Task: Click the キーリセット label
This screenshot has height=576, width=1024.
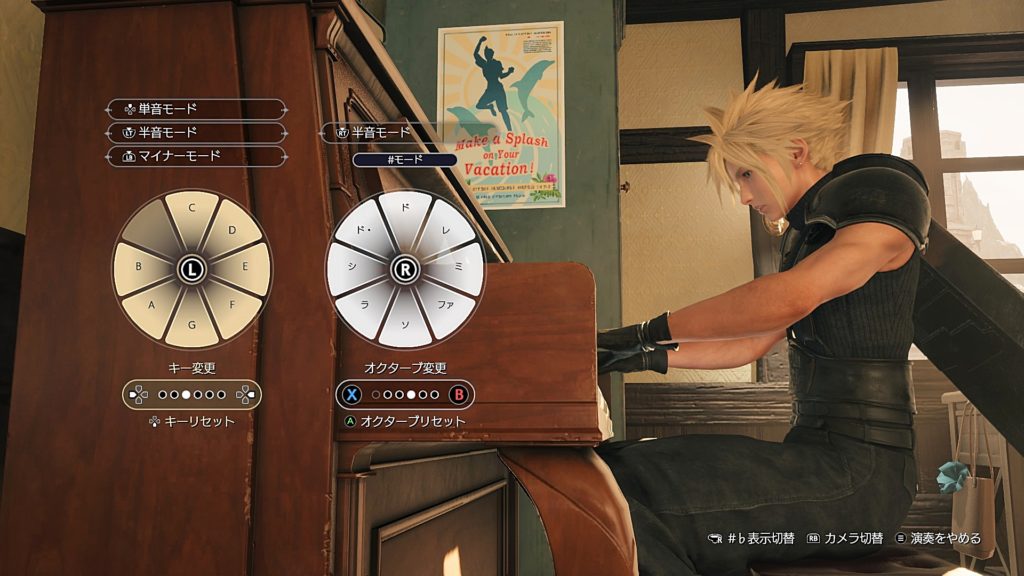Action: [192, 421]
